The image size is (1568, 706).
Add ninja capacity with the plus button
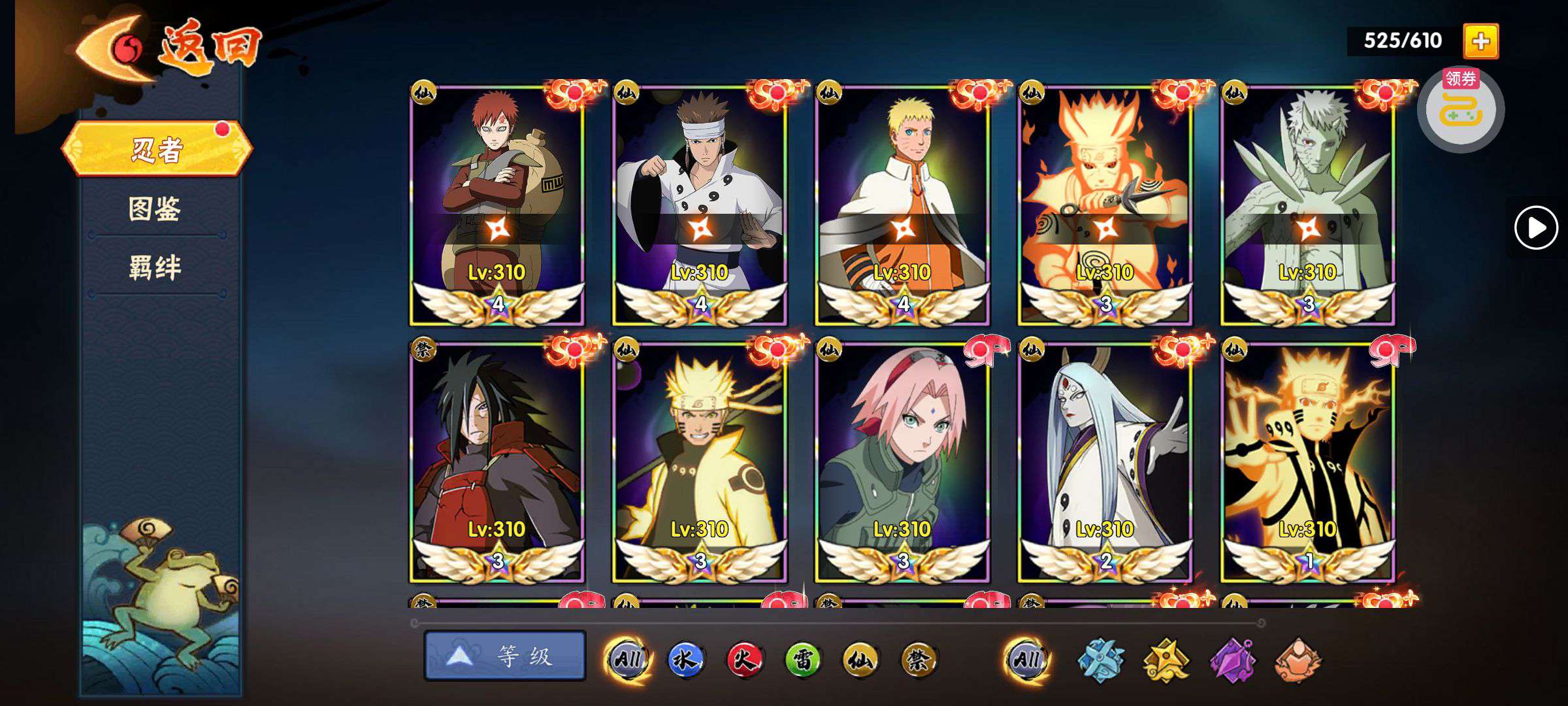click(1480, 41)
